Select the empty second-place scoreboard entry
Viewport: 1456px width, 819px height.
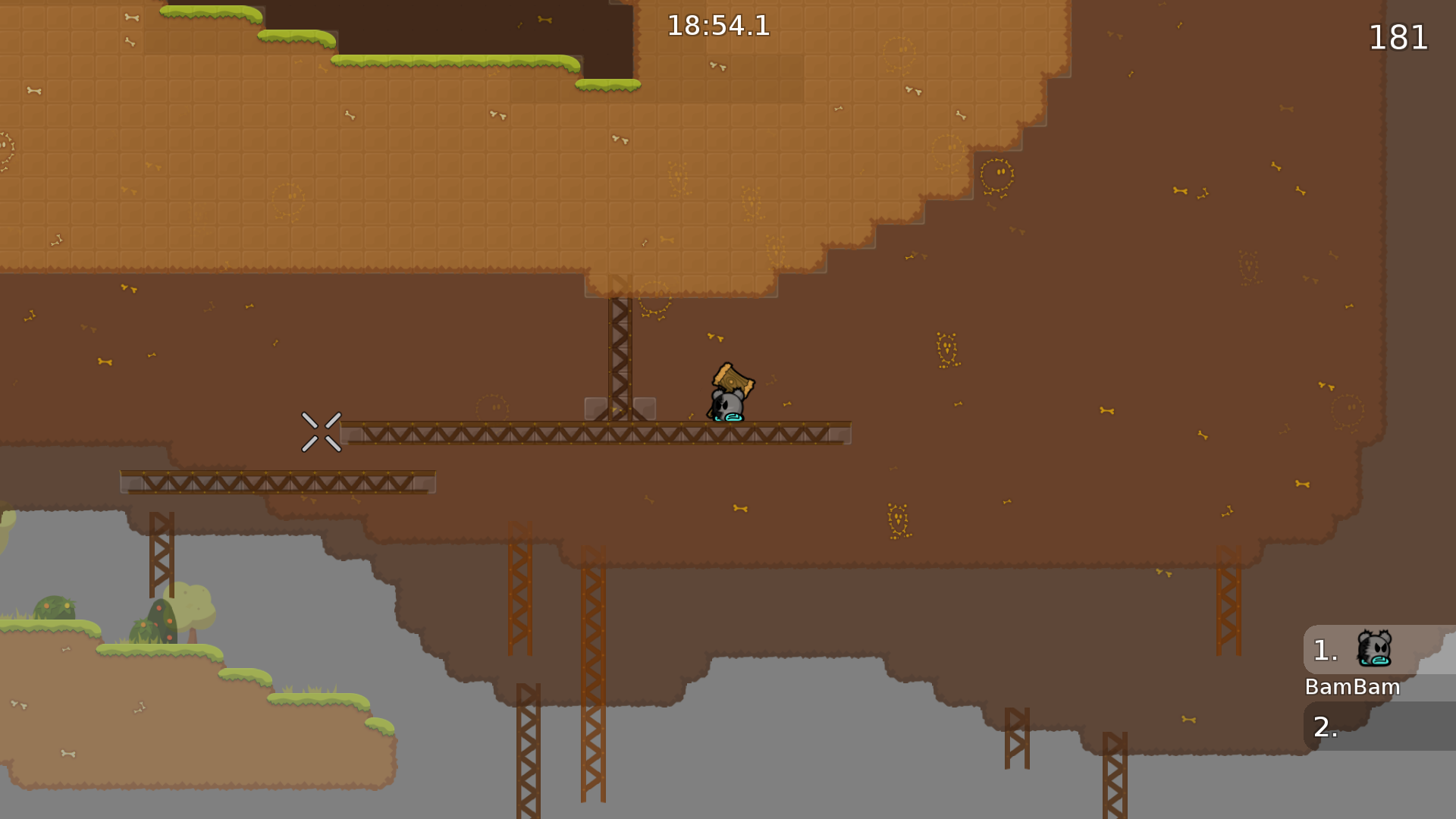click(x=1379, y=726)
